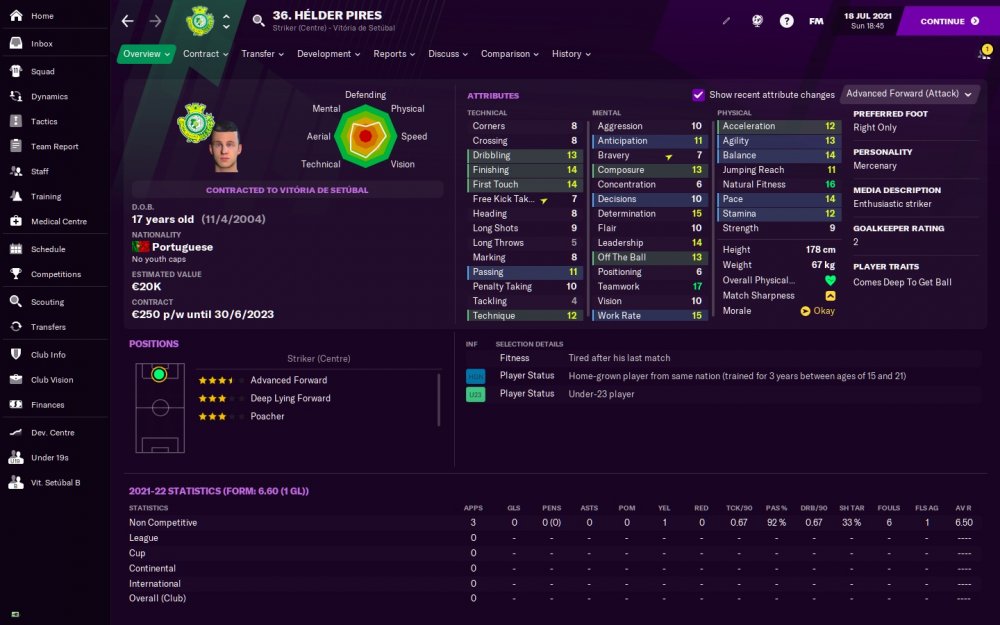This screenshot has width=1000, height=625.
Task: Open the Advanced Forward (Attack) role dropdown
Action: 908,94
